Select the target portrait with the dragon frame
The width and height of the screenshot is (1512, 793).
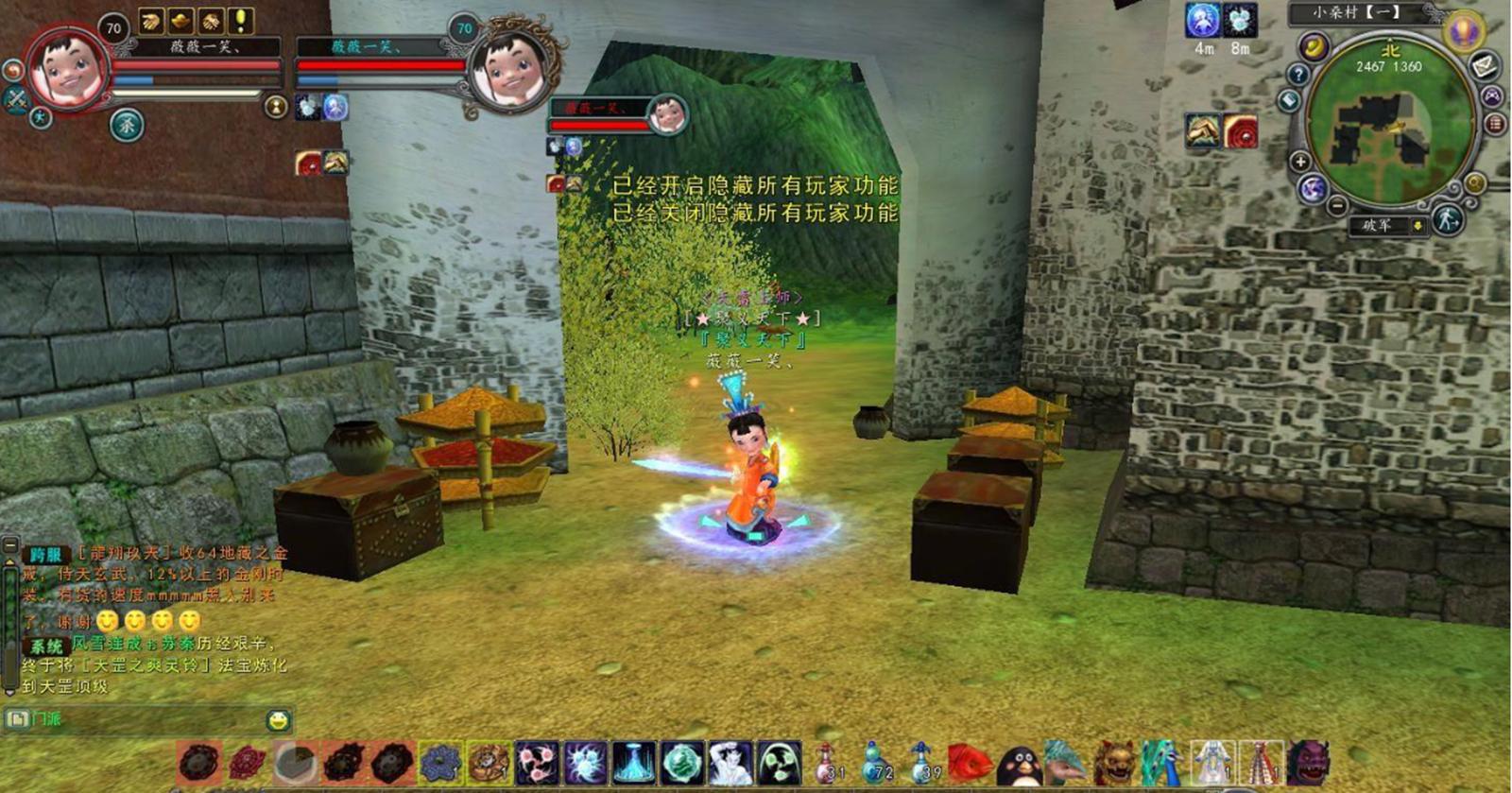pyautogui.click(x=511, y=71)
